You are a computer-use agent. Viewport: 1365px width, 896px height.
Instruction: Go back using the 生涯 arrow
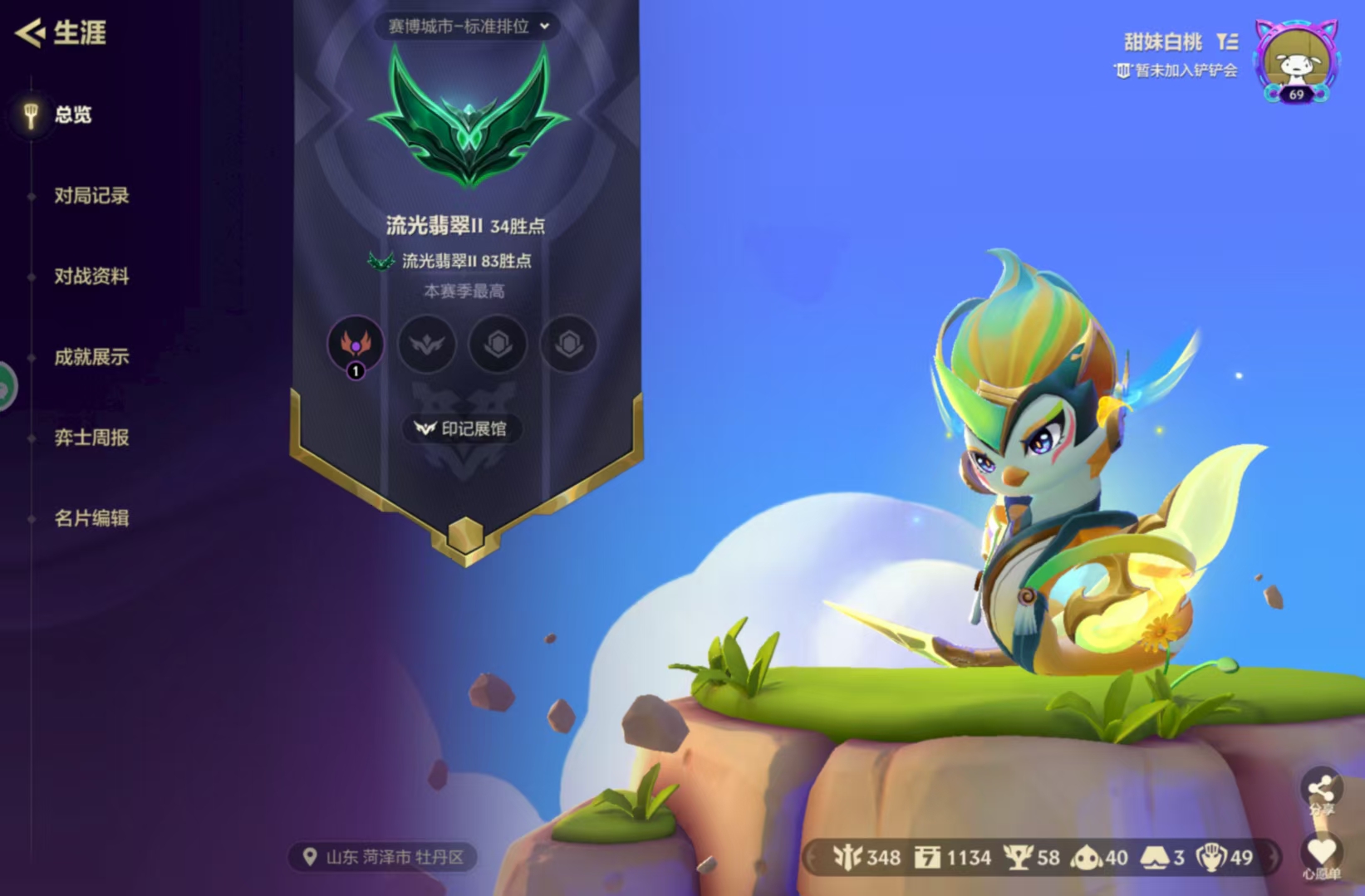pos(32,33)
